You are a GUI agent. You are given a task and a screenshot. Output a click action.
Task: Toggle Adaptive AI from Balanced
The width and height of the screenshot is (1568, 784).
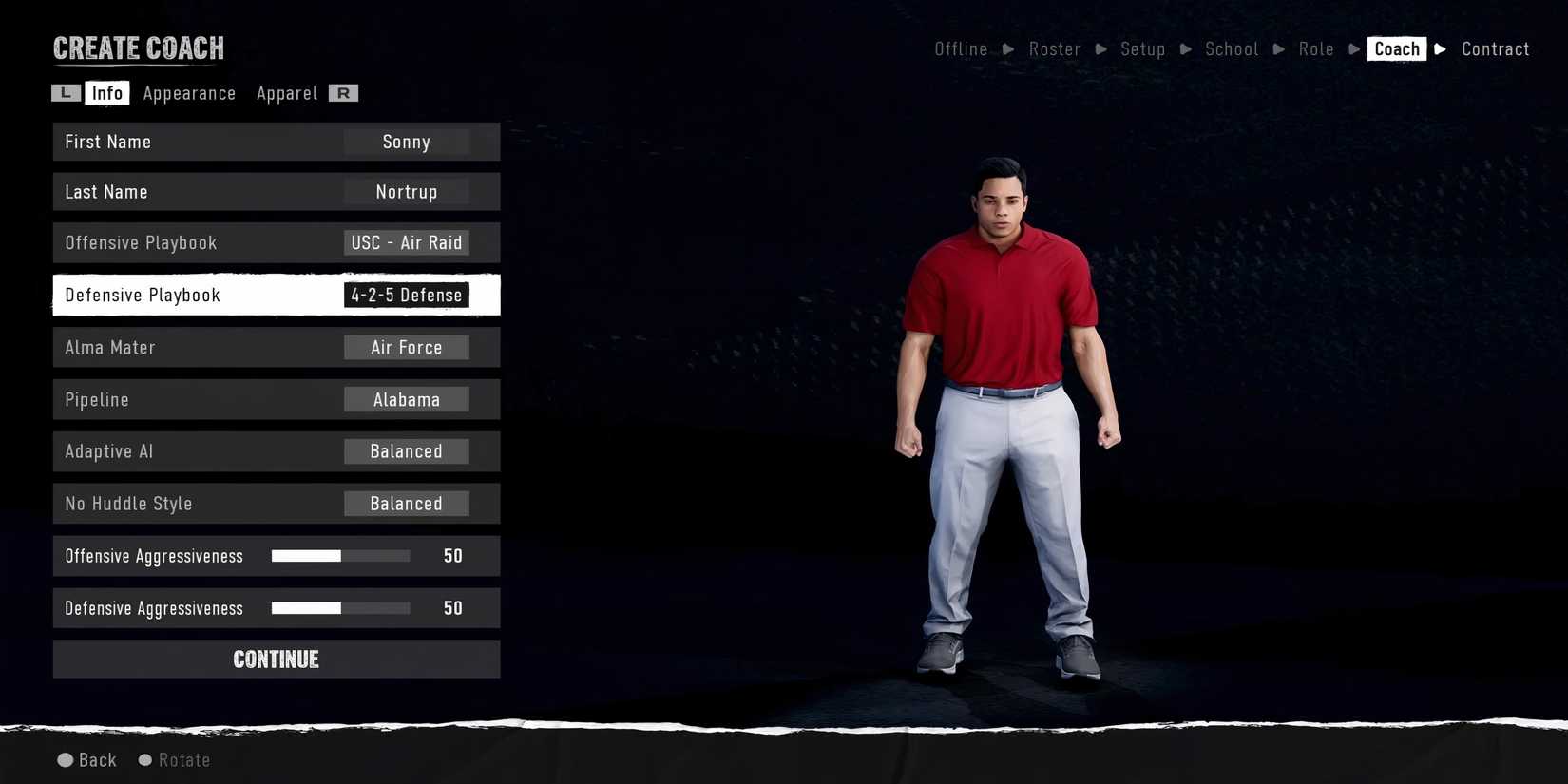[x=406, y=450]
